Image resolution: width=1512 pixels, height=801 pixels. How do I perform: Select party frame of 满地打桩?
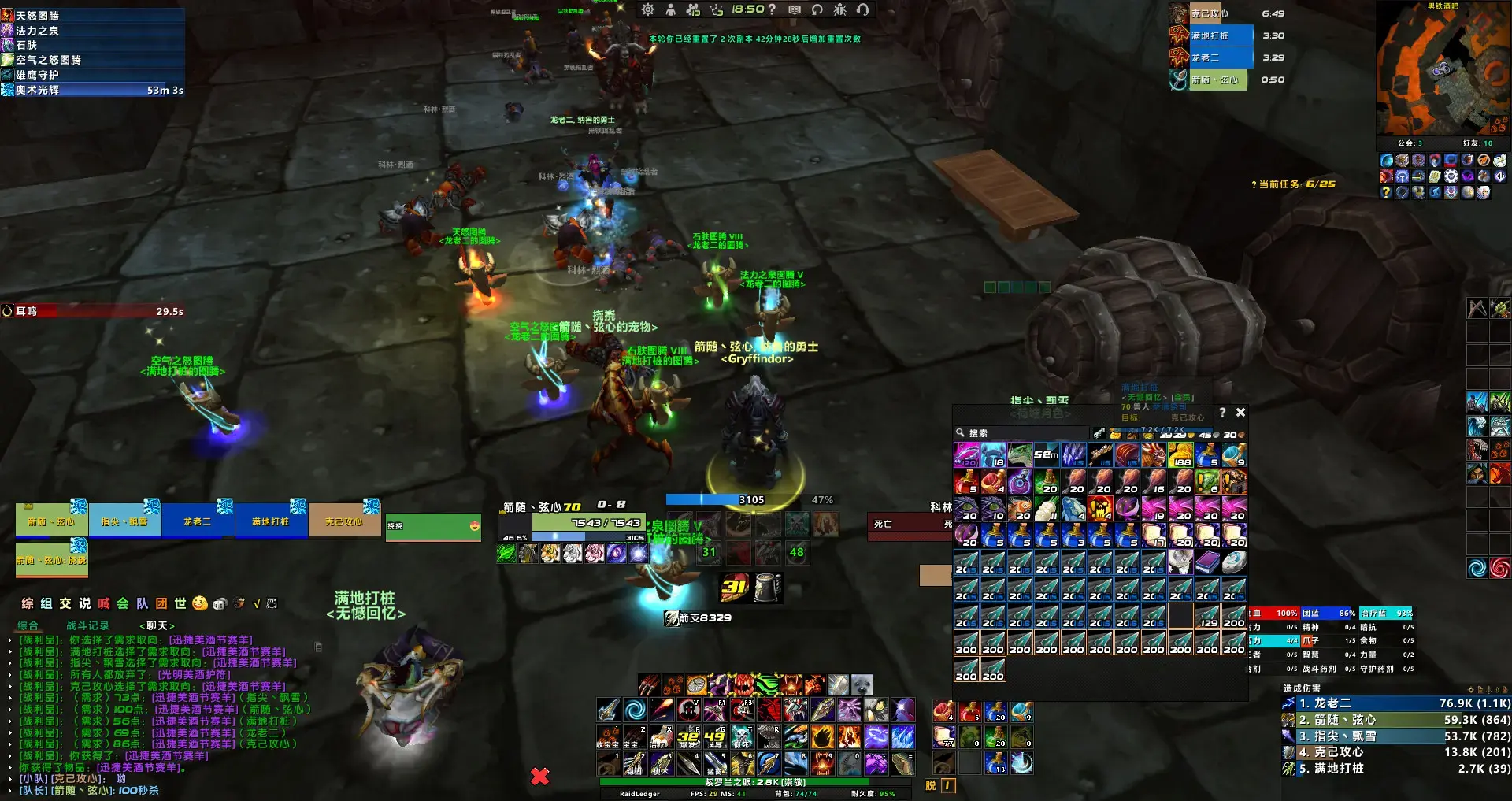[270, 521]
